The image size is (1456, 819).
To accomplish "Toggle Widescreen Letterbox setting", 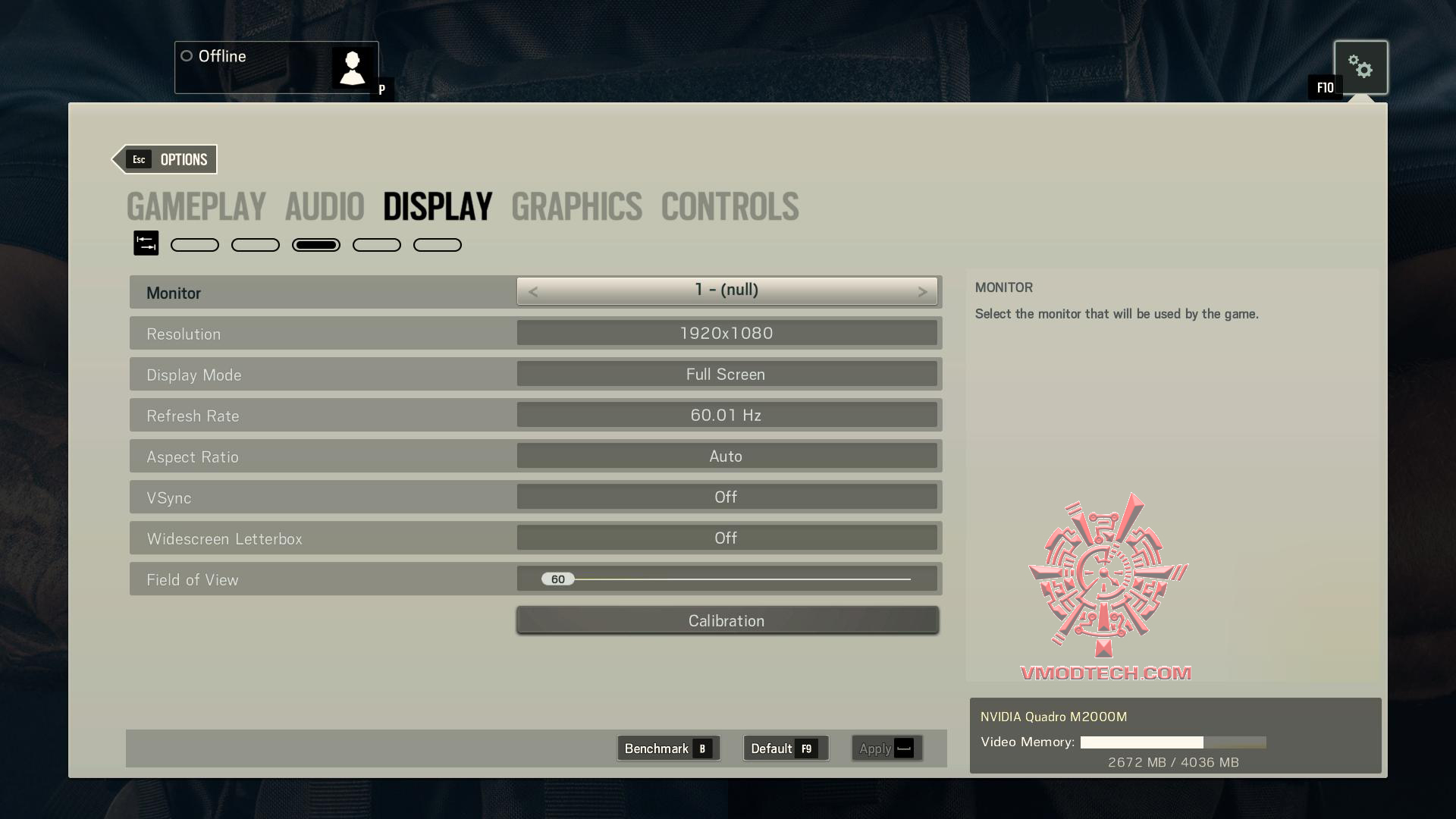I will pos(726,538).
